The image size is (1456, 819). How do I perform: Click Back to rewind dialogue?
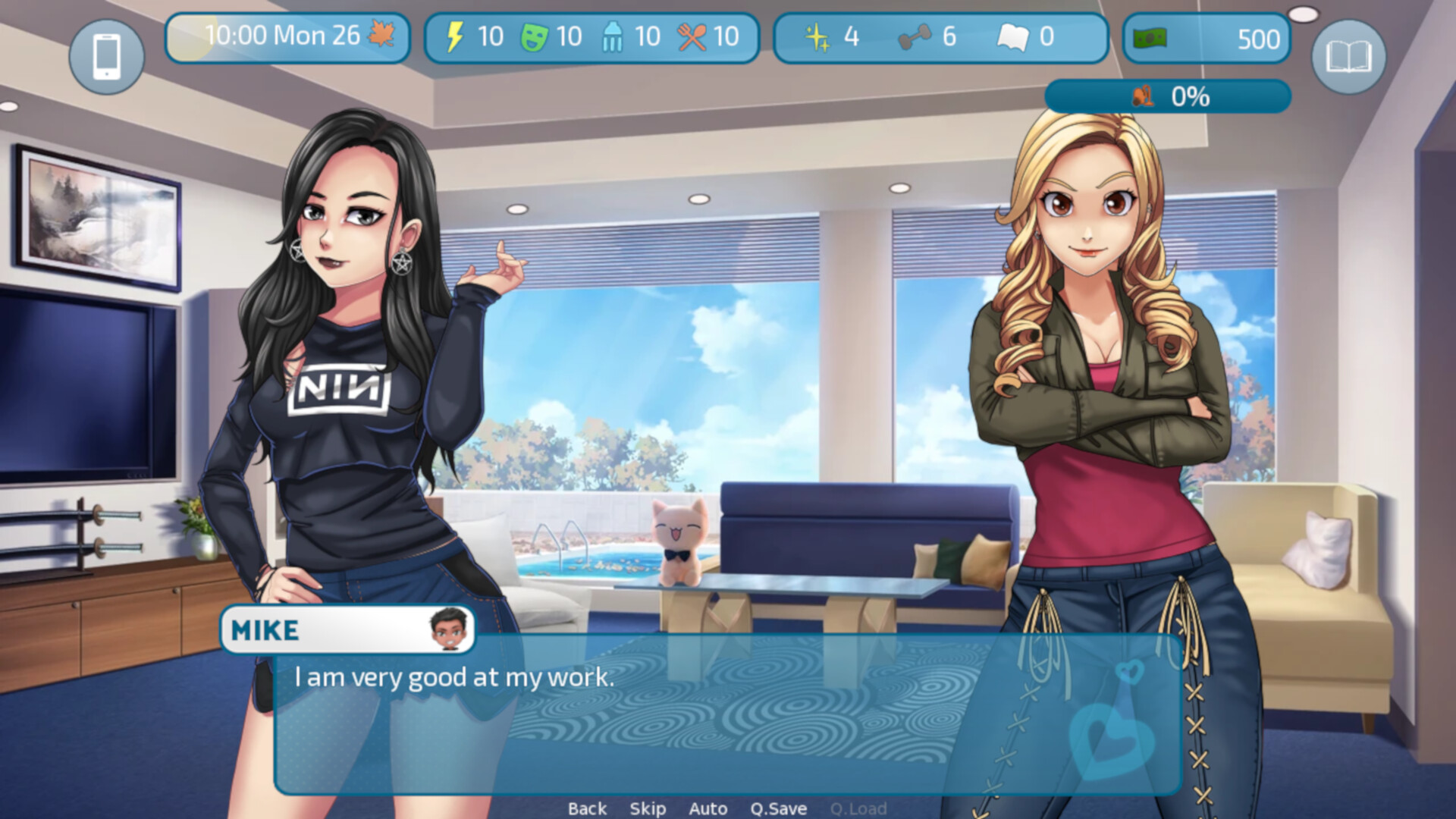coord(587,808)
